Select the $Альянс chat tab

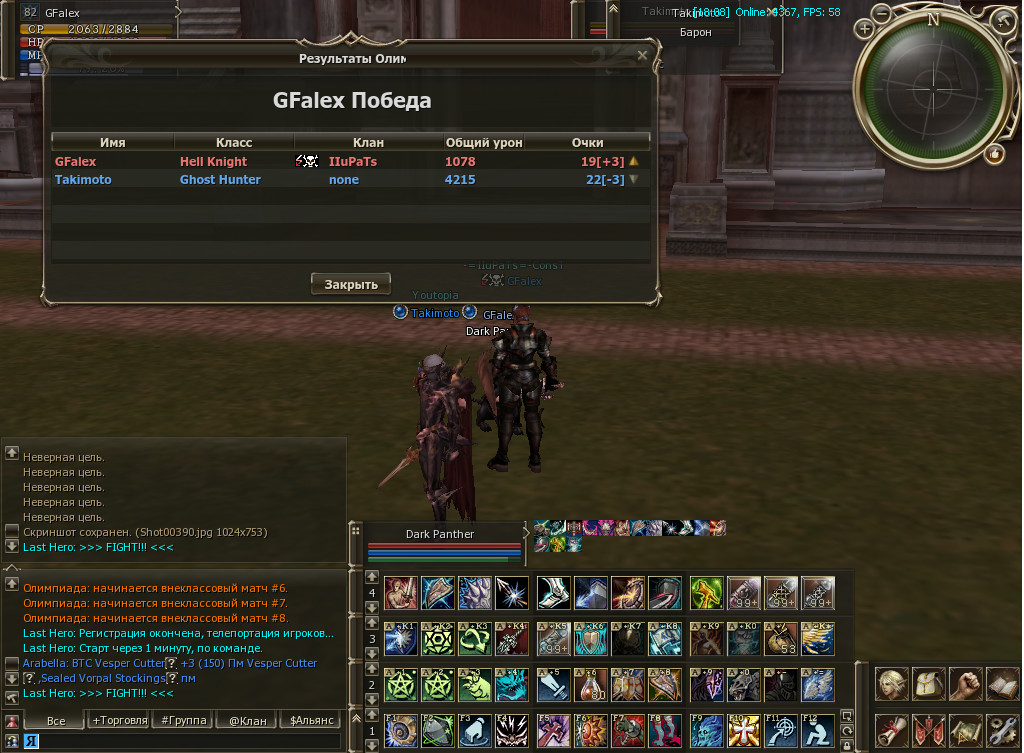pyautogui.click(x=310, y=720)
